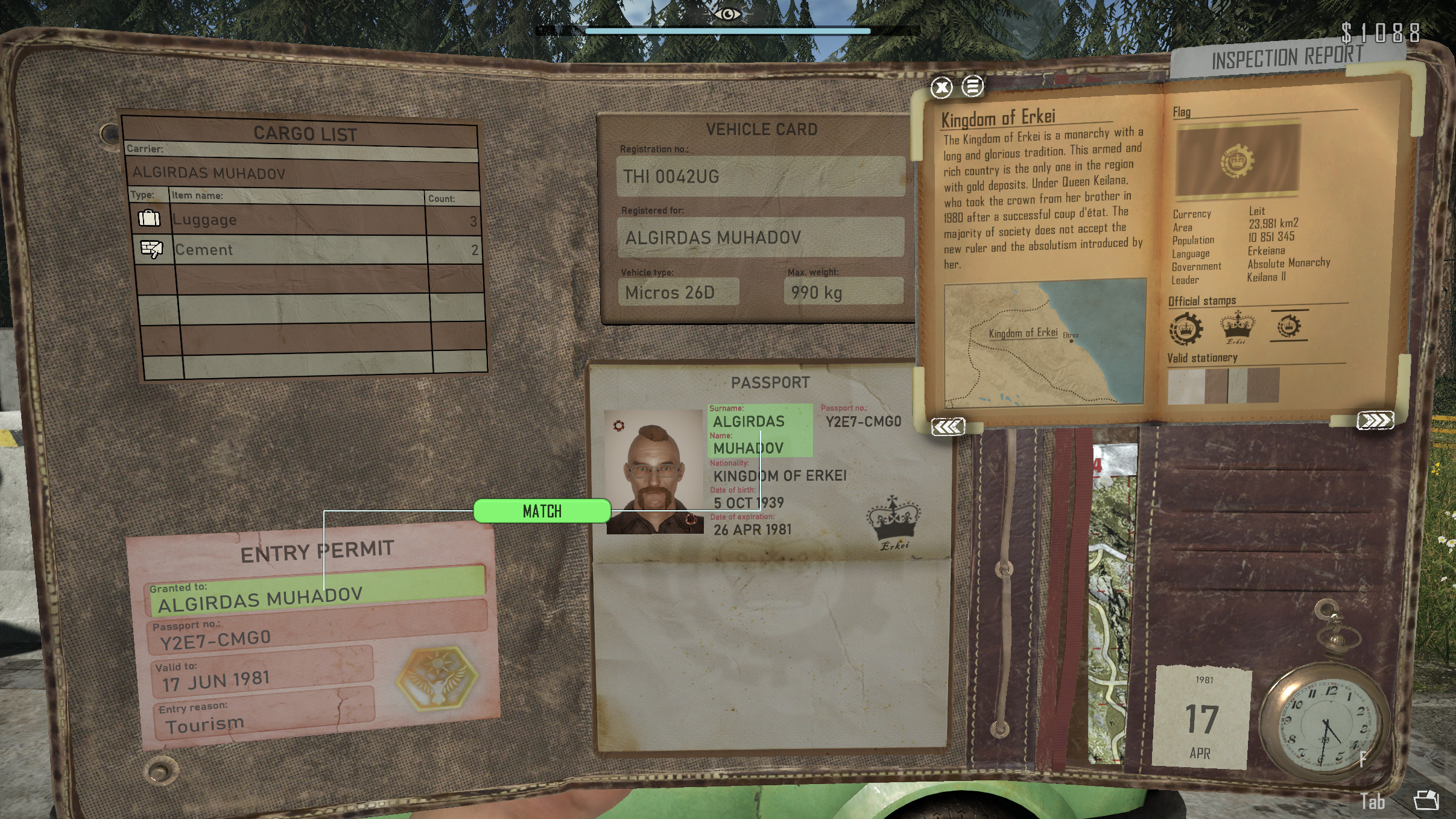
Task: Click the MATCH indicator
Action: (x=542, y=510)
